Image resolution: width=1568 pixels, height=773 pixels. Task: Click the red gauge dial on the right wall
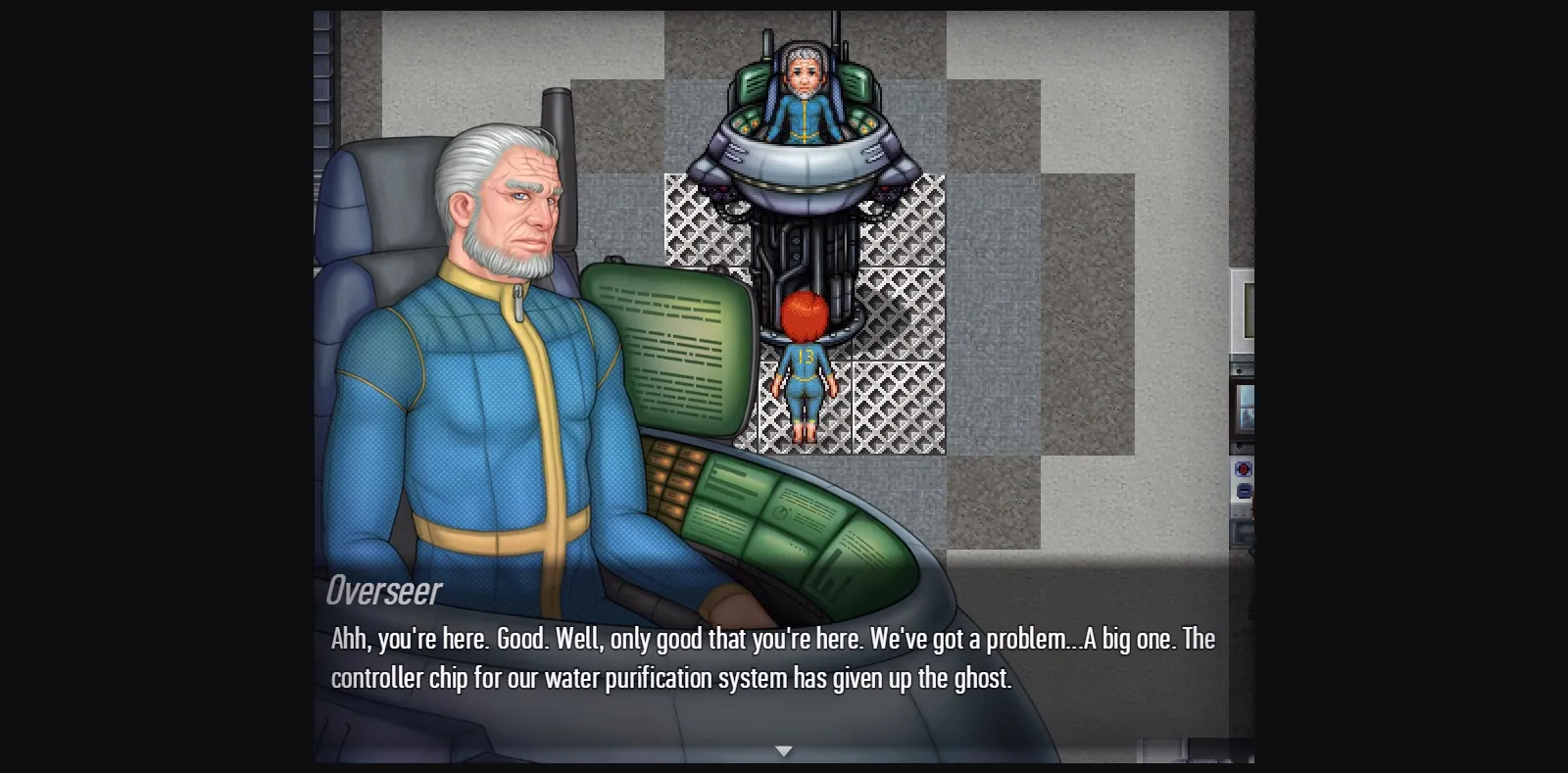tap(1243, 468)
